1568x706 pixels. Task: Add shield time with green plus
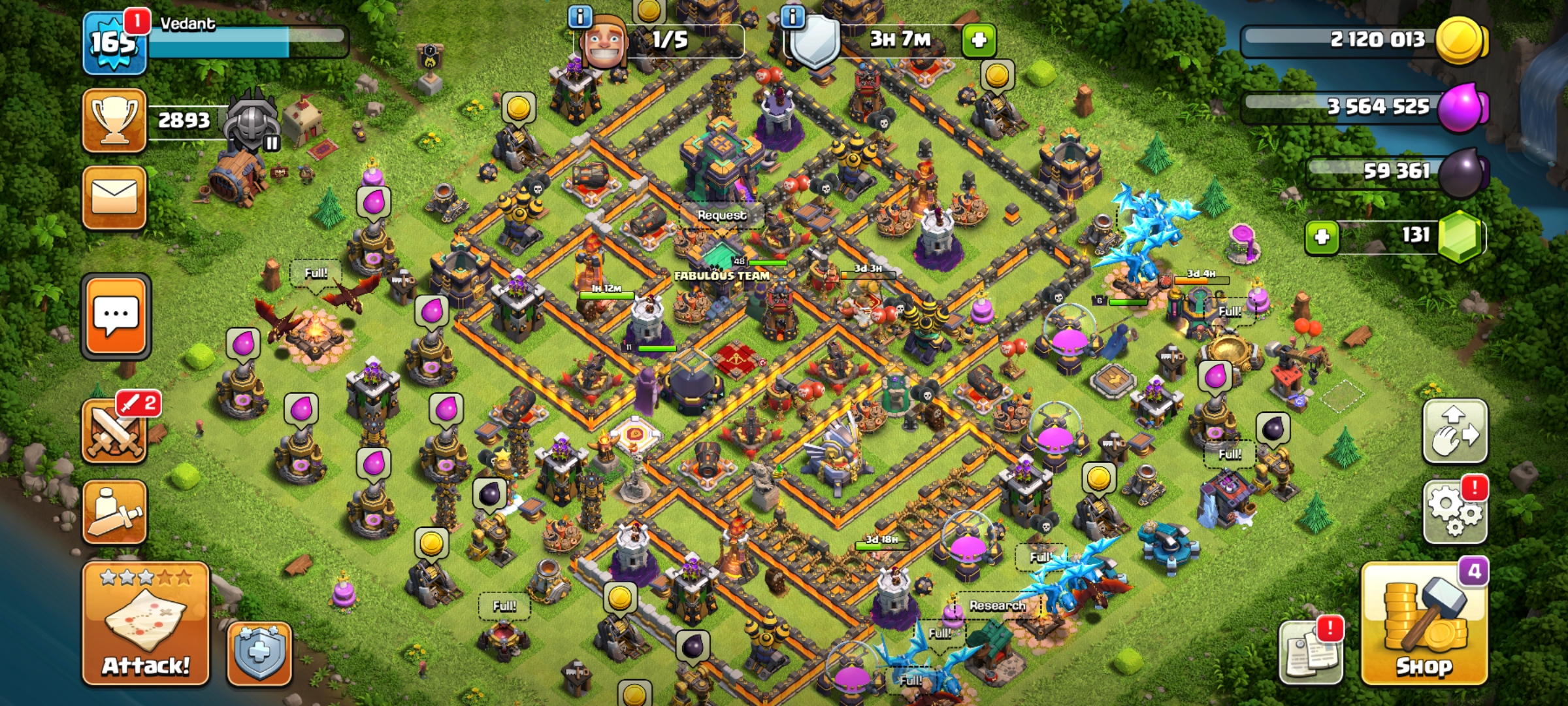point(979,41)
